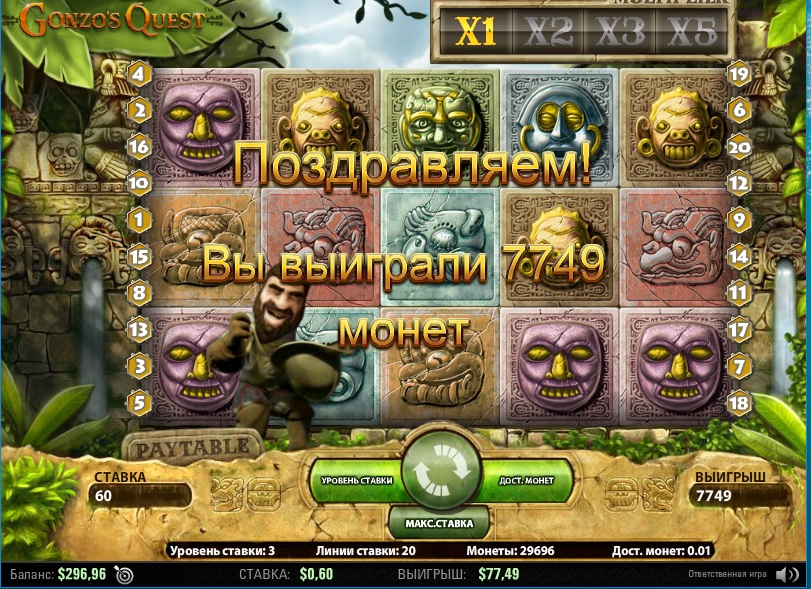811x589 pixels.
Task: Show payline number 20 marker
Action: (739, 147)
